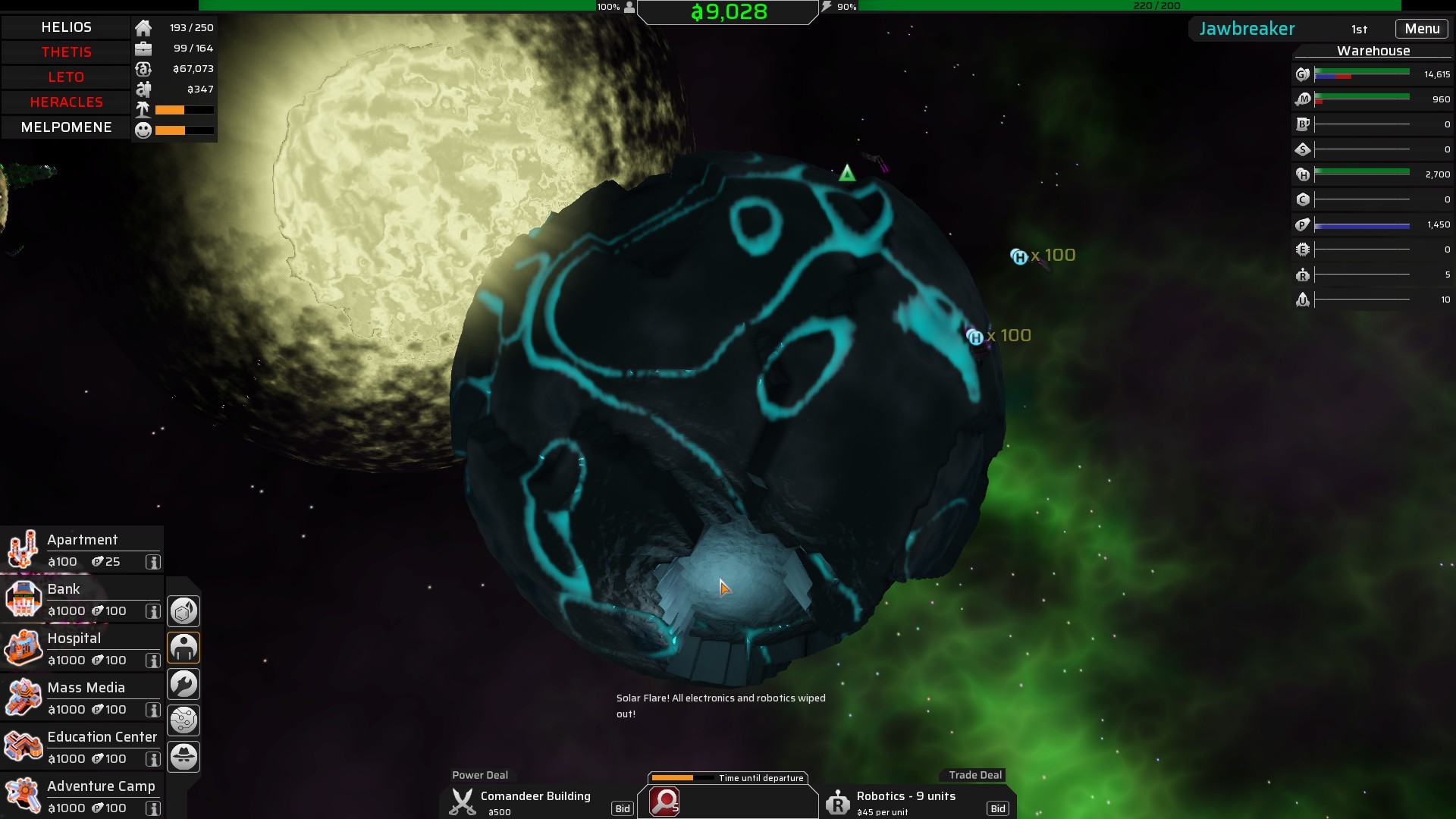Select the HERACLES planet entry
The height and width of the screenshot is (819, 1456).
coord(66,102)
